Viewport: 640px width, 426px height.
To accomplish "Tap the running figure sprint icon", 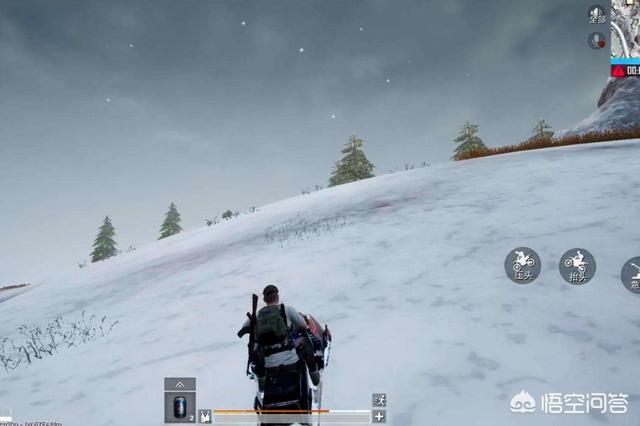I will pyautogui.click(x=379, y=400).
